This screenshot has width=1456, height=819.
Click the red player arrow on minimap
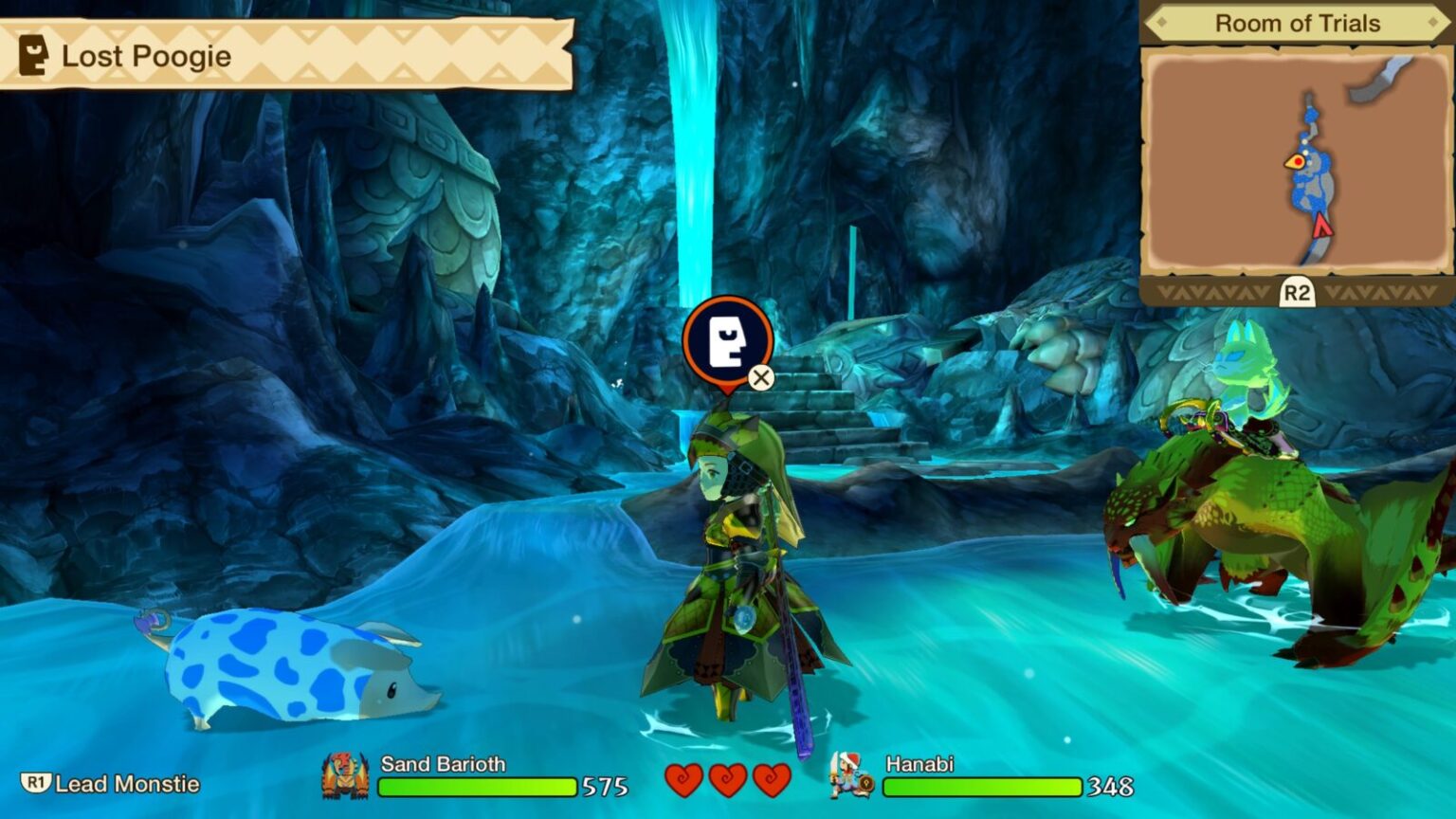pos(1321,226)
